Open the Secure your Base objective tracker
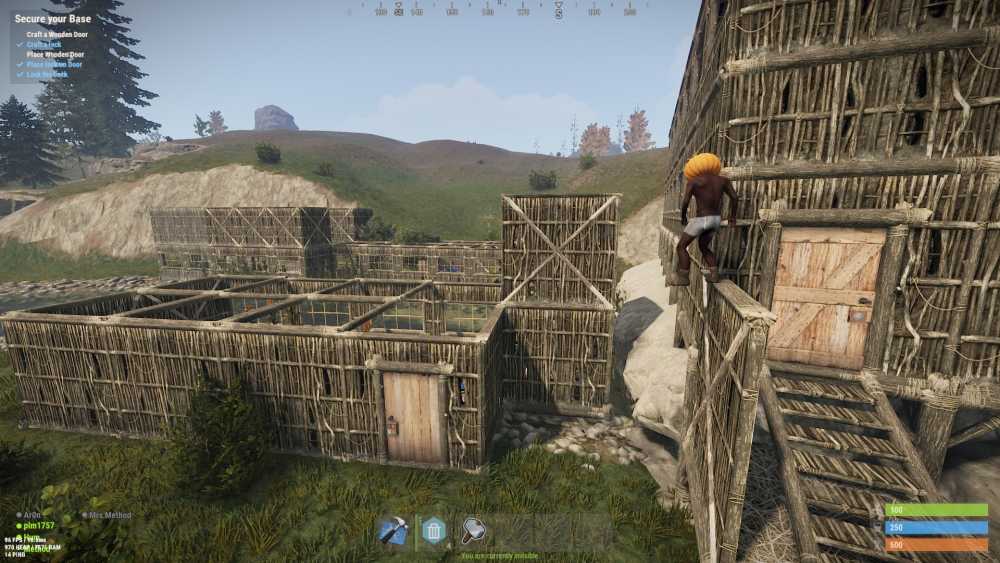This screenshot has height=563, width=1000. (x=50, y=18)
